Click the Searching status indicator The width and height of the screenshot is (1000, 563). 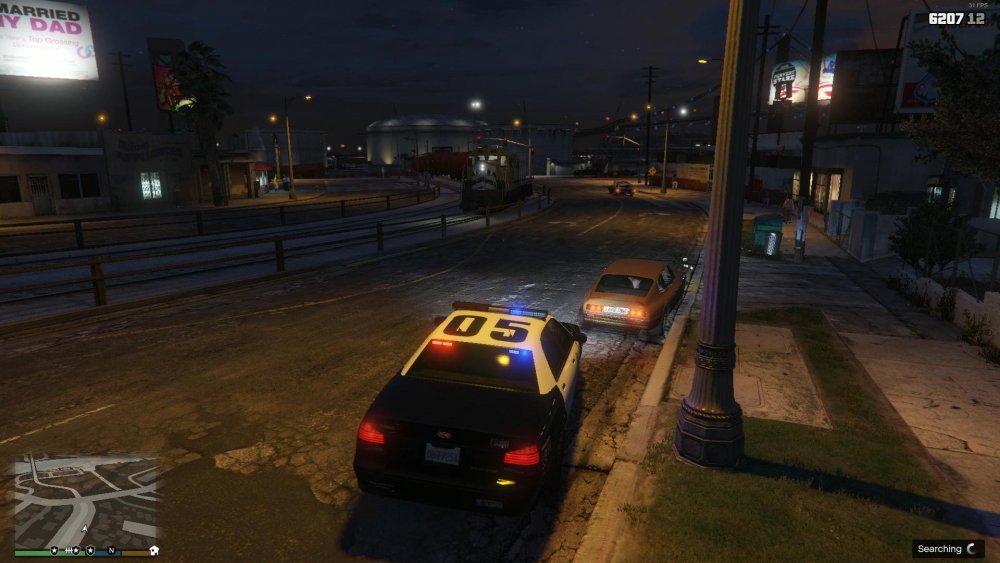point(948,549)
